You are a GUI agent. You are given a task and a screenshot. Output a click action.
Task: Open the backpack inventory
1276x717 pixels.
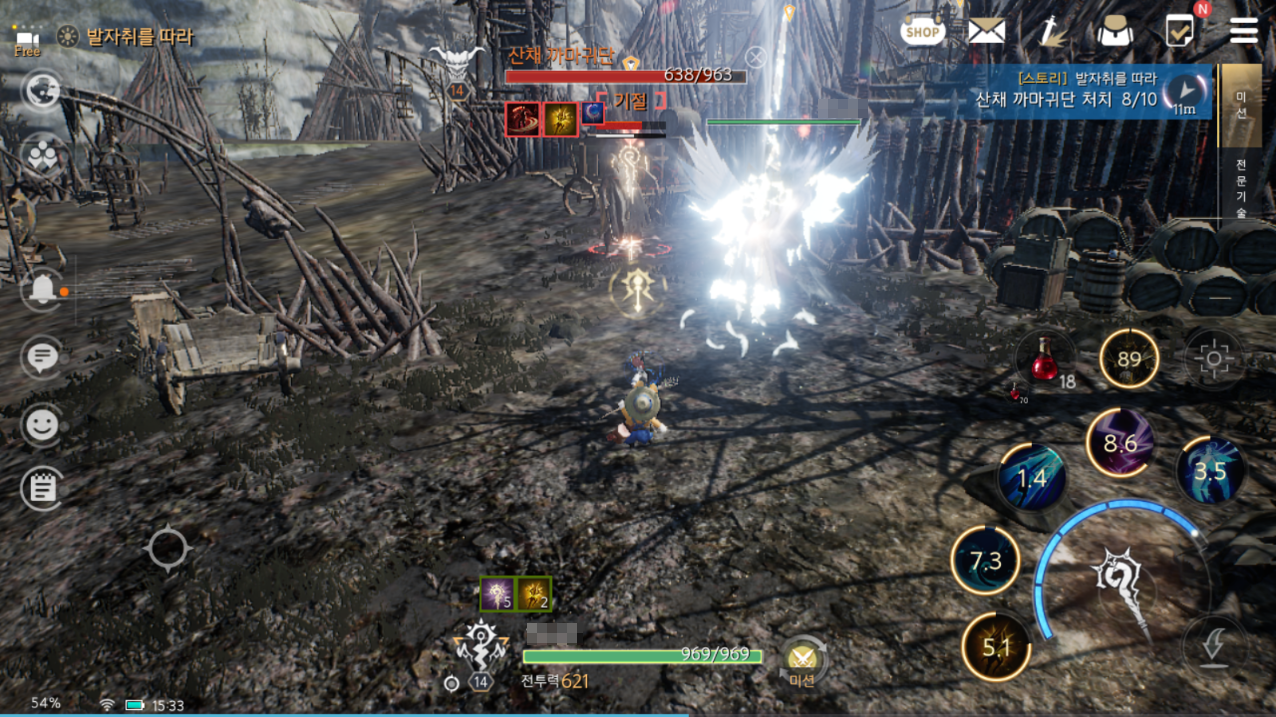1114,32
